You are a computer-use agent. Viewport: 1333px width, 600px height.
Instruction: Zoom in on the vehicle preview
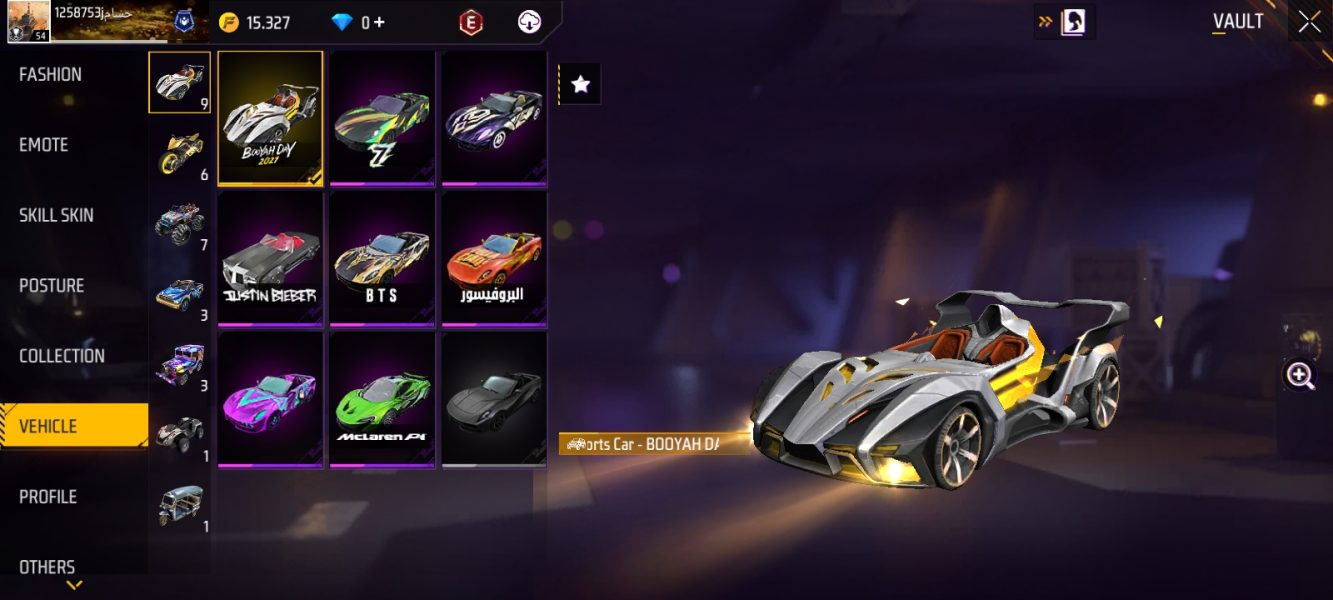1300,376
